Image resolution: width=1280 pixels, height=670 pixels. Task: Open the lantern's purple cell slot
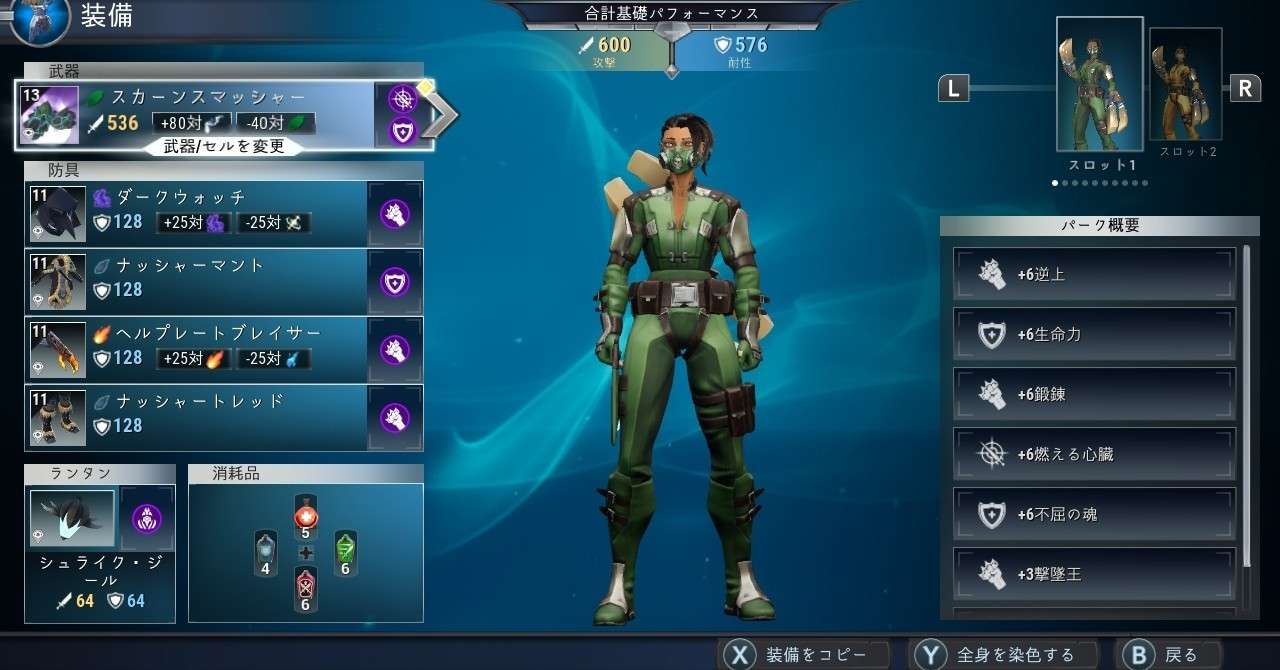point(147,519)
